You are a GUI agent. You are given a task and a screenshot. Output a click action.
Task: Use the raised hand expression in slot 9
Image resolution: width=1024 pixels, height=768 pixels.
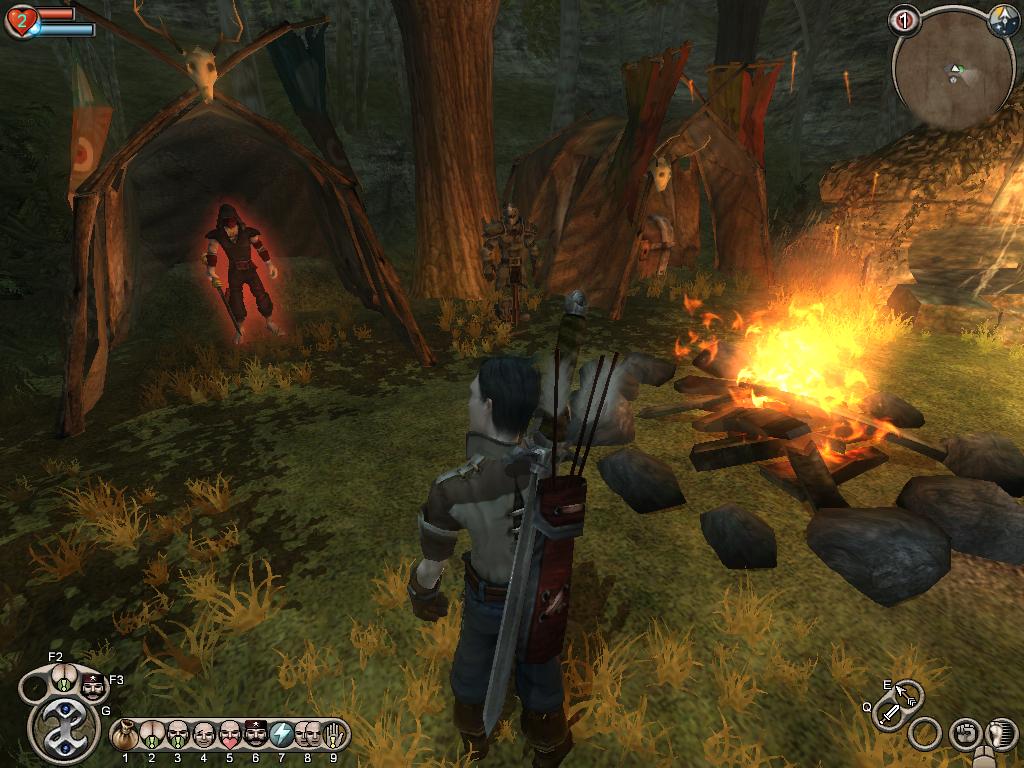pyautogui.click(x=334, y=735)
